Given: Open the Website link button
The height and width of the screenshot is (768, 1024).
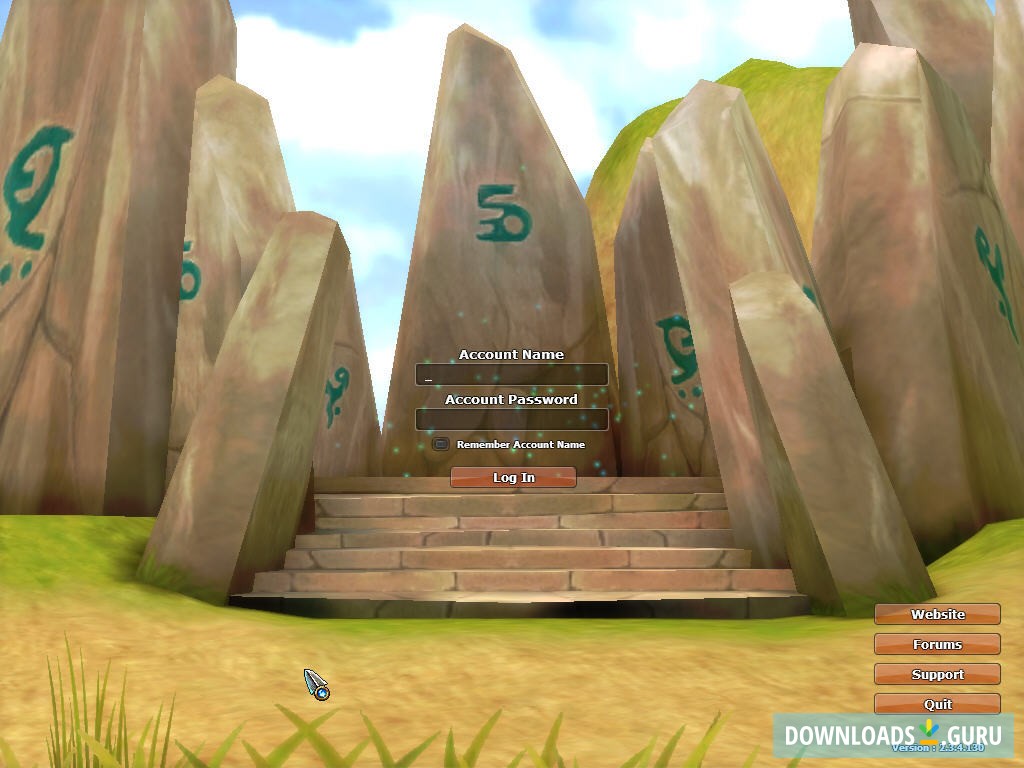Looking at the screenshot, I should tap(937, 614).
